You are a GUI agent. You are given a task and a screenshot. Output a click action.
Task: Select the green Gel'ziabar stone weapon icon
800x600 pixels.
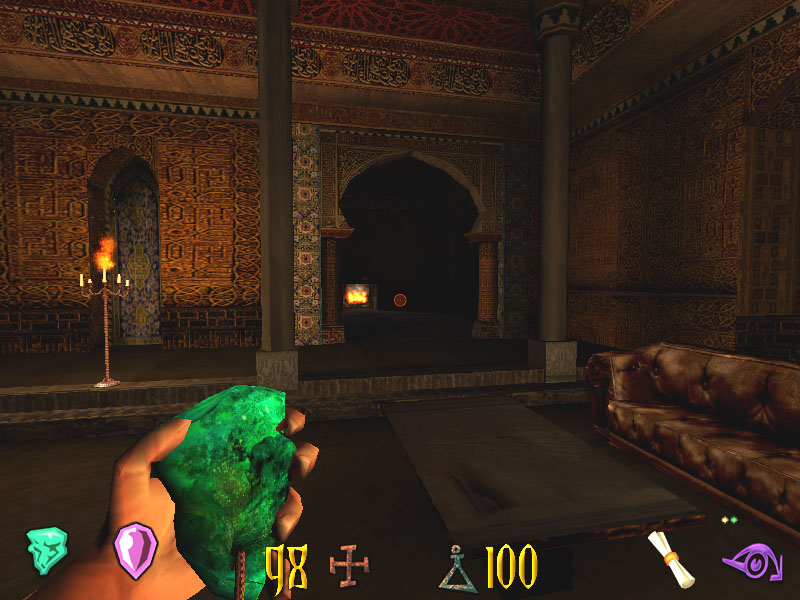[x=47, y=550]
